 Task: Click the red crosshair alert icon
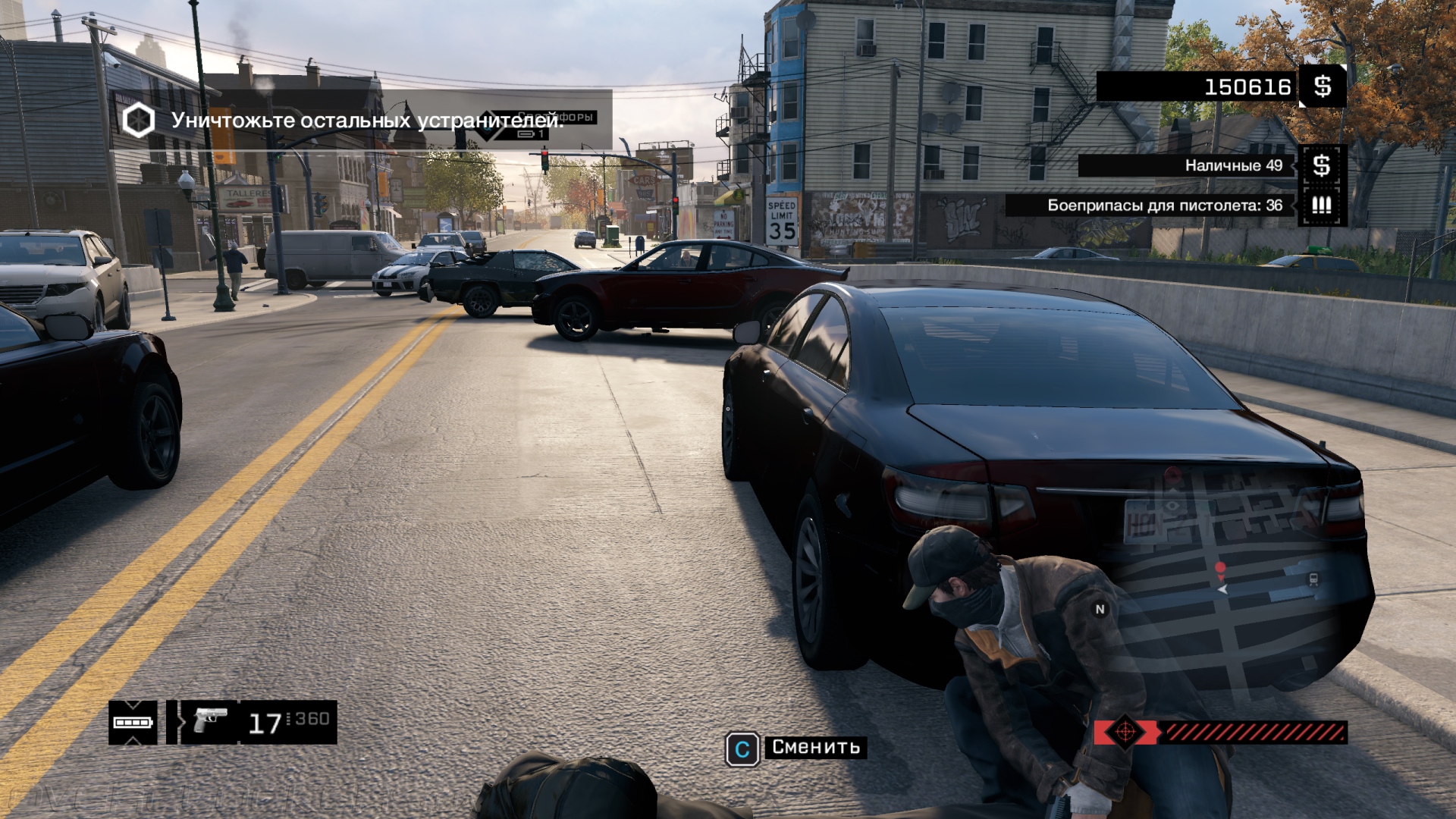(1125, 733)
